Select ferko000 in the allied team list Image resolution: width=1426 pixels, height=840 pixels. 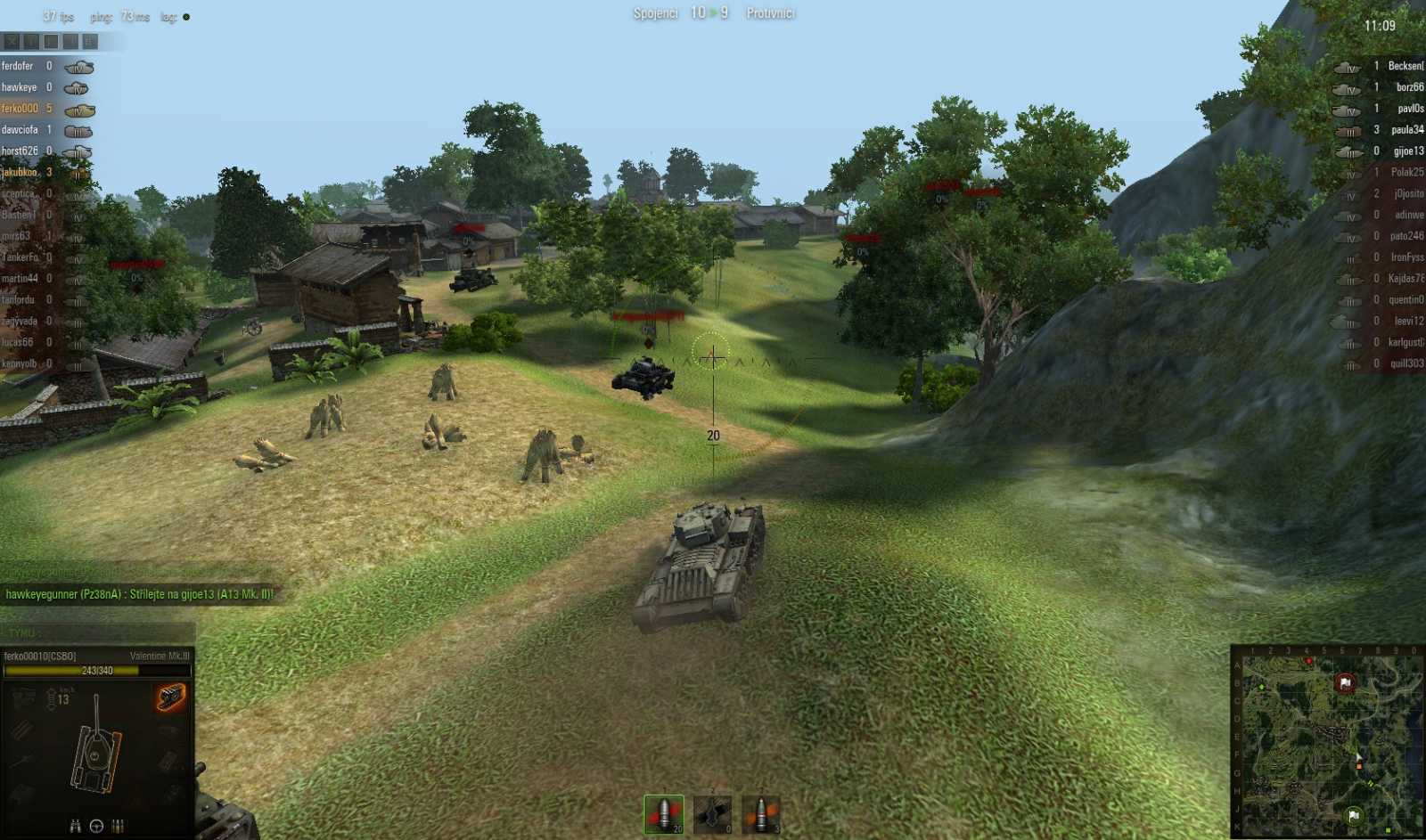pos(22,109)
